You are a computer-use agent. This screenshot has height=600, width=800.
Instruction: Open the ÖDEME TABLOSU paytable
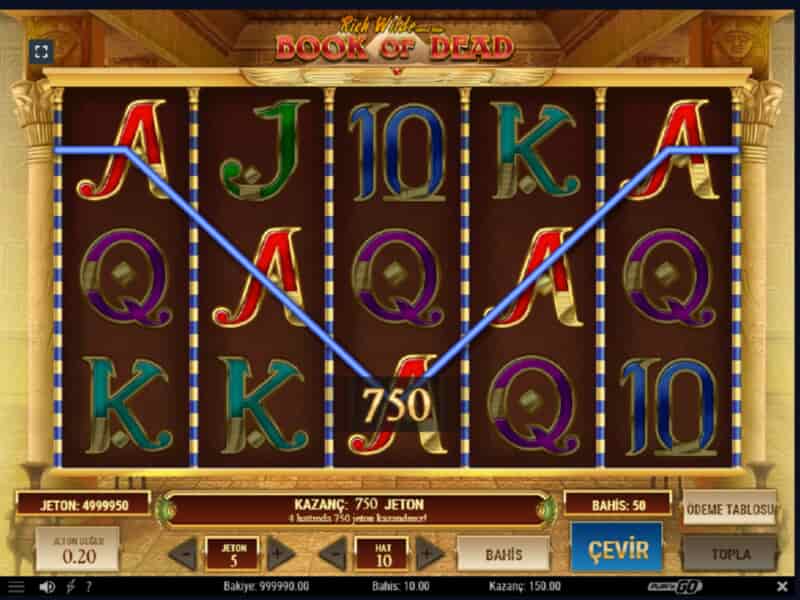pos(729,509)
